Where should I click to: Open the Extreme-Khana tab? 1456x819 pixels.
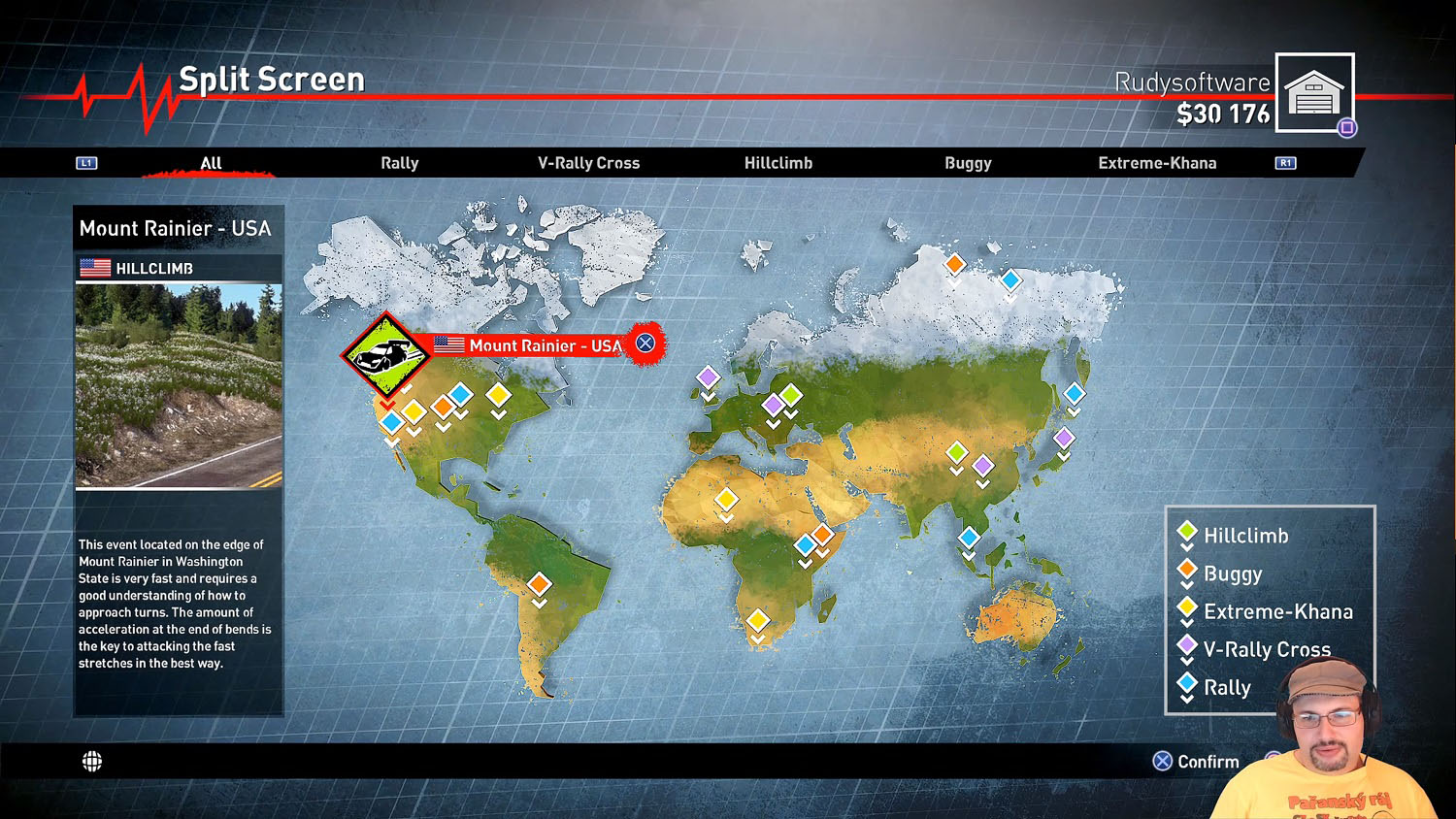tap(1157, 163)
